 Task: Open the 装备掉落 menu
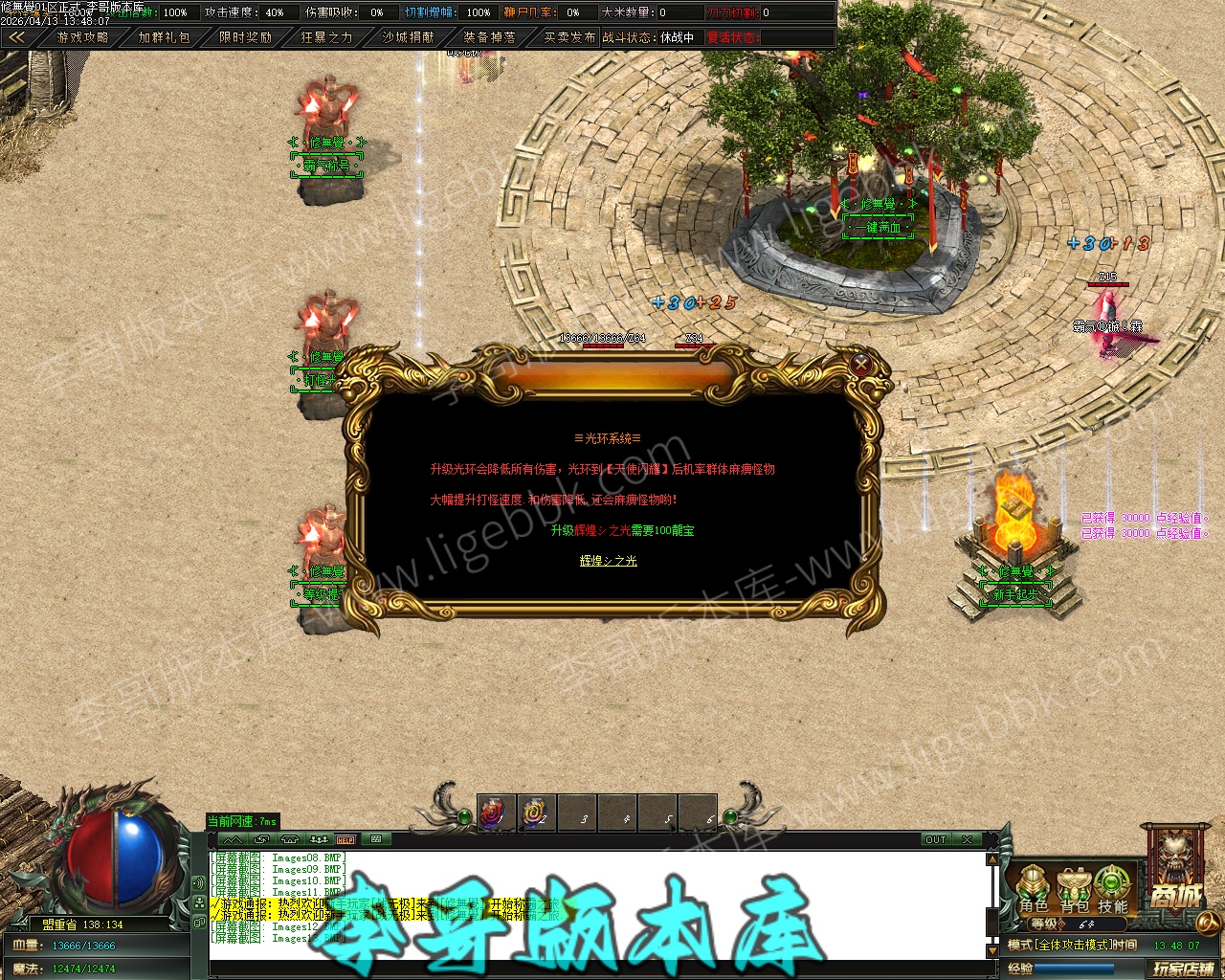489,37
